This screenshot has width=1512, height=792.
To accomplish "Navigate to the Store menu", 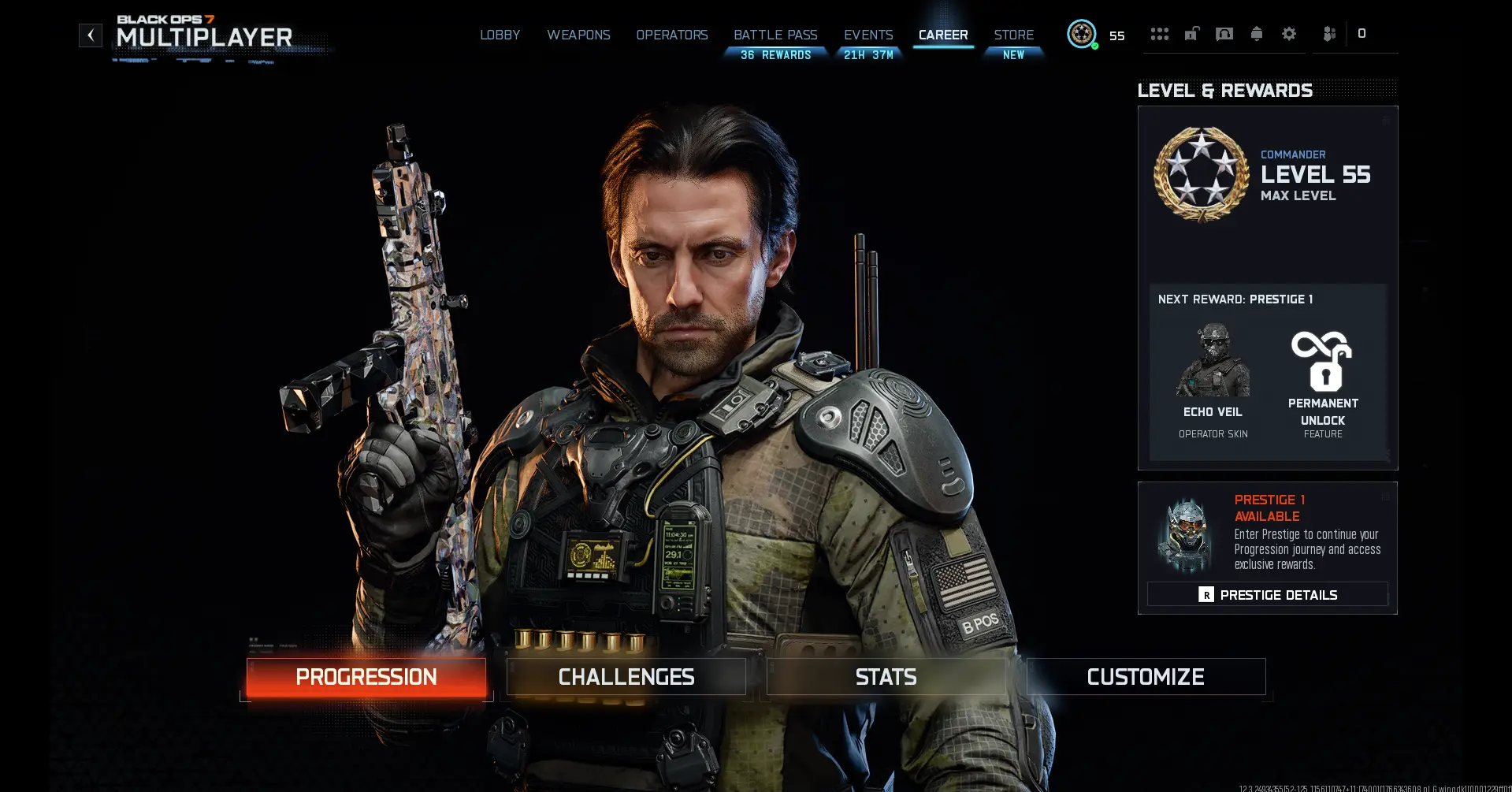I will pos(1013,35).
